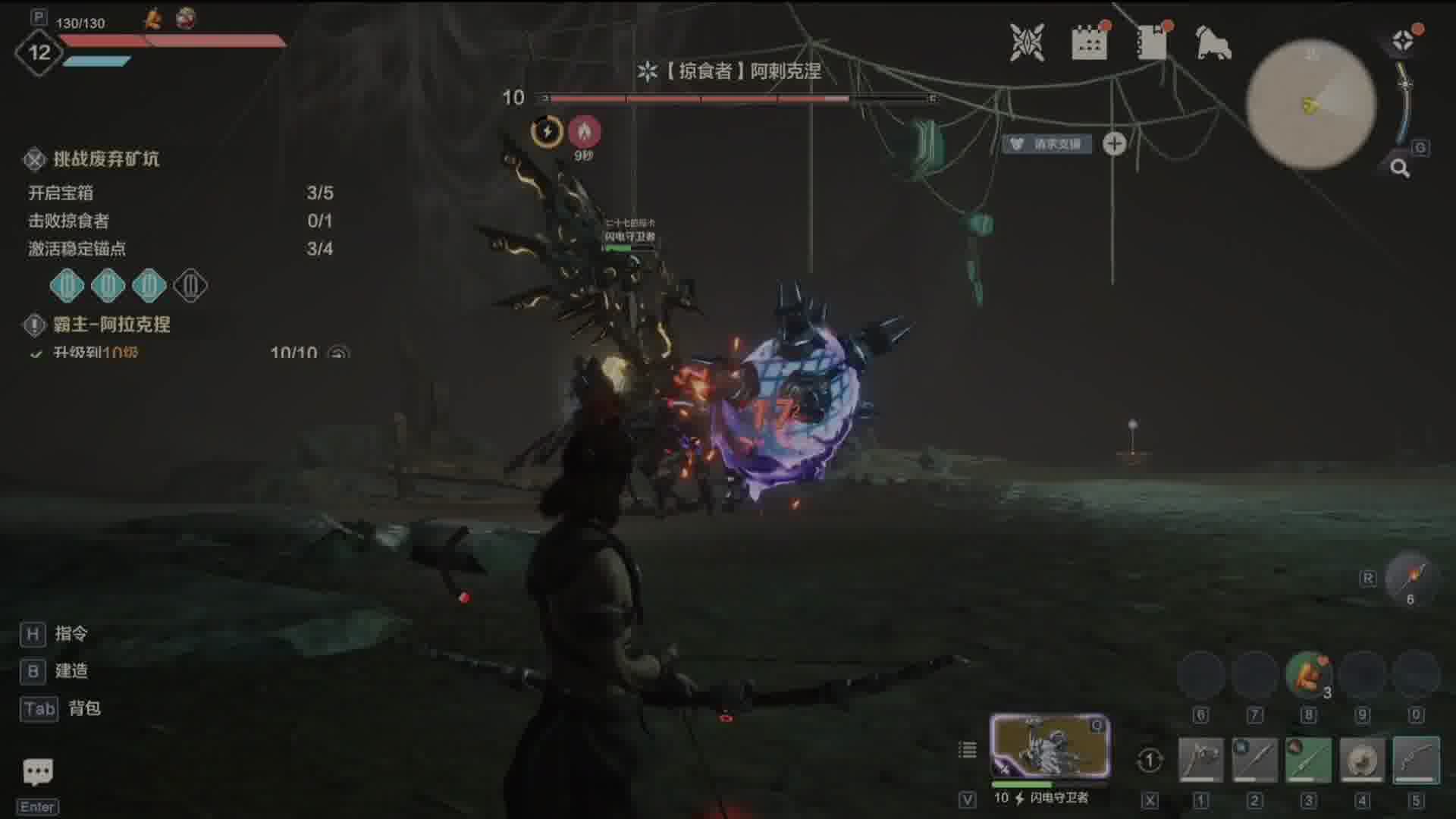This screenshot has width=1456, height=819.
Task: Select the round shield hotbar slot
Action: (x=1362, y=759)
